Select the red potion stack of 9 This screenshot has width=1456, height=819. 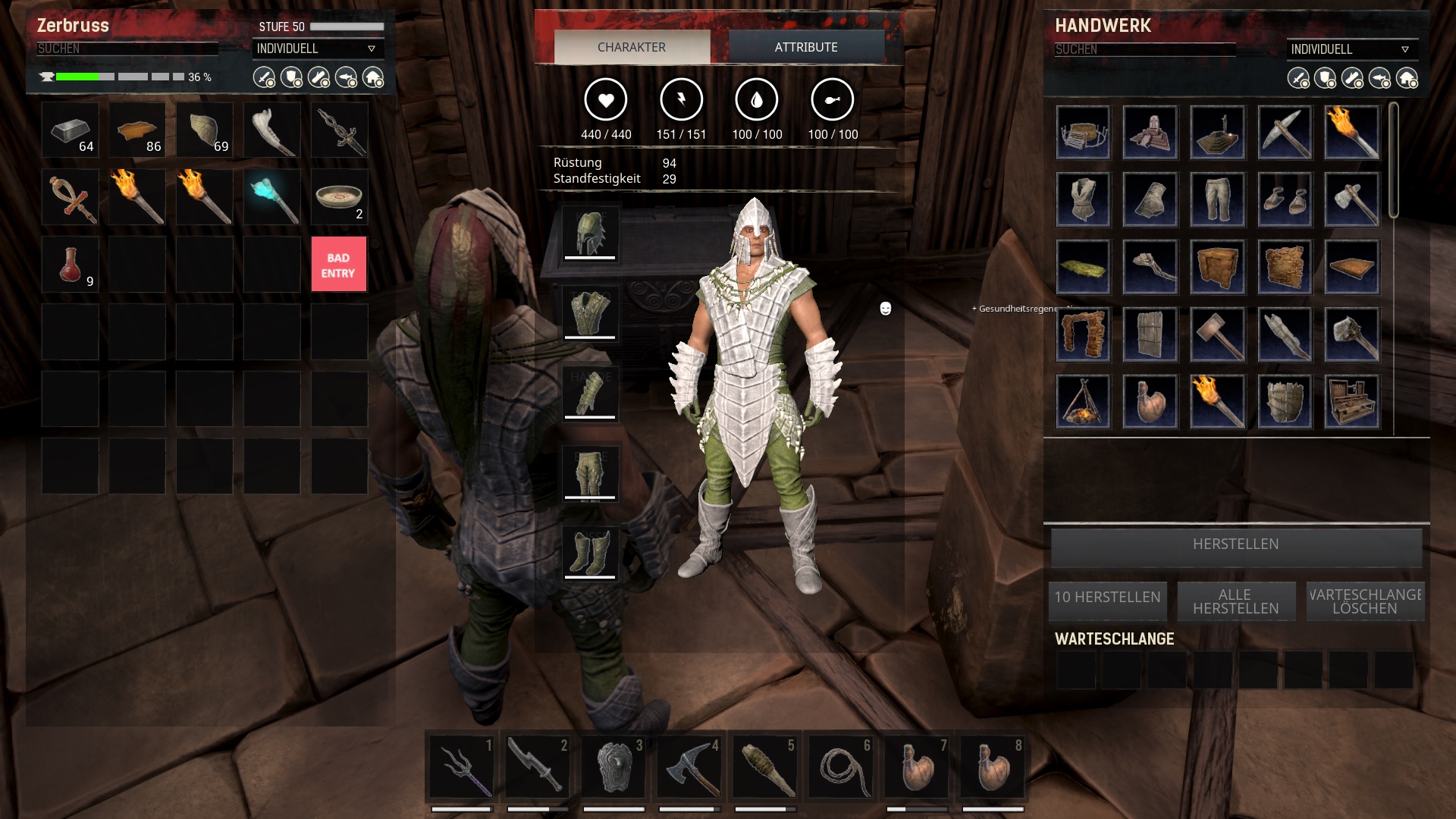pyautogui.click(x=70, y=265)
